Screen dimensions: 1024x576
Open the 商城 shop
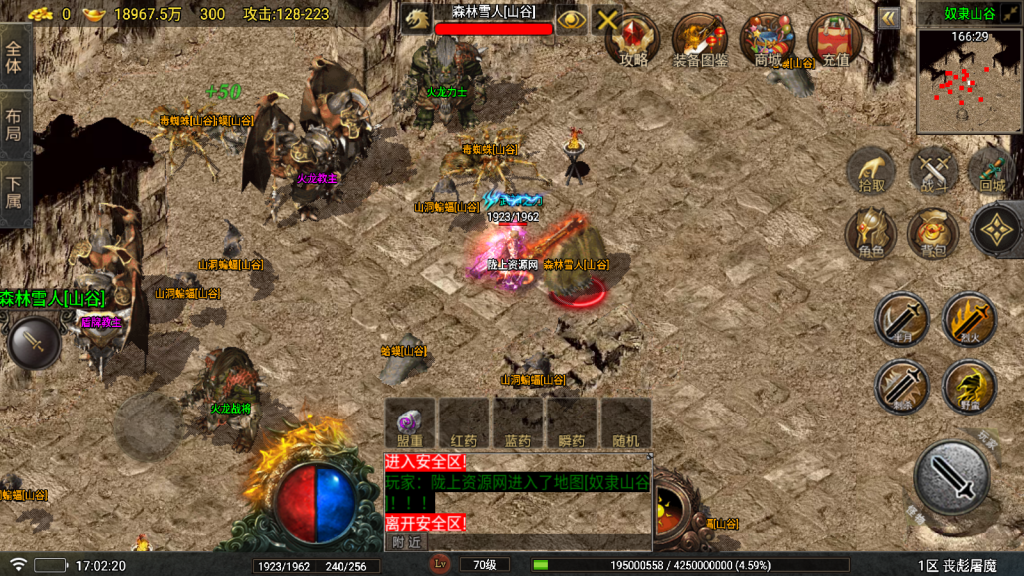pyautogui.click(x=767, y=40)
